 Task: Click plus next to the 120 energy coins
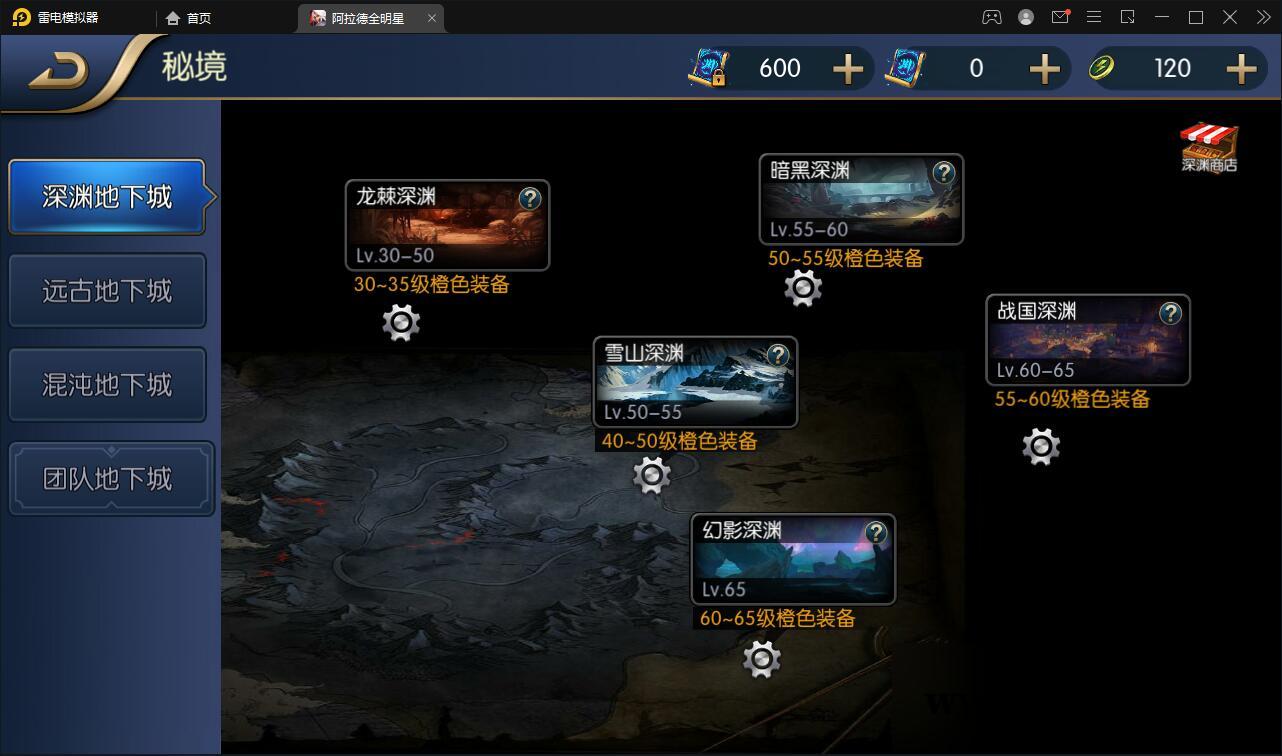tap(1241, 68)
